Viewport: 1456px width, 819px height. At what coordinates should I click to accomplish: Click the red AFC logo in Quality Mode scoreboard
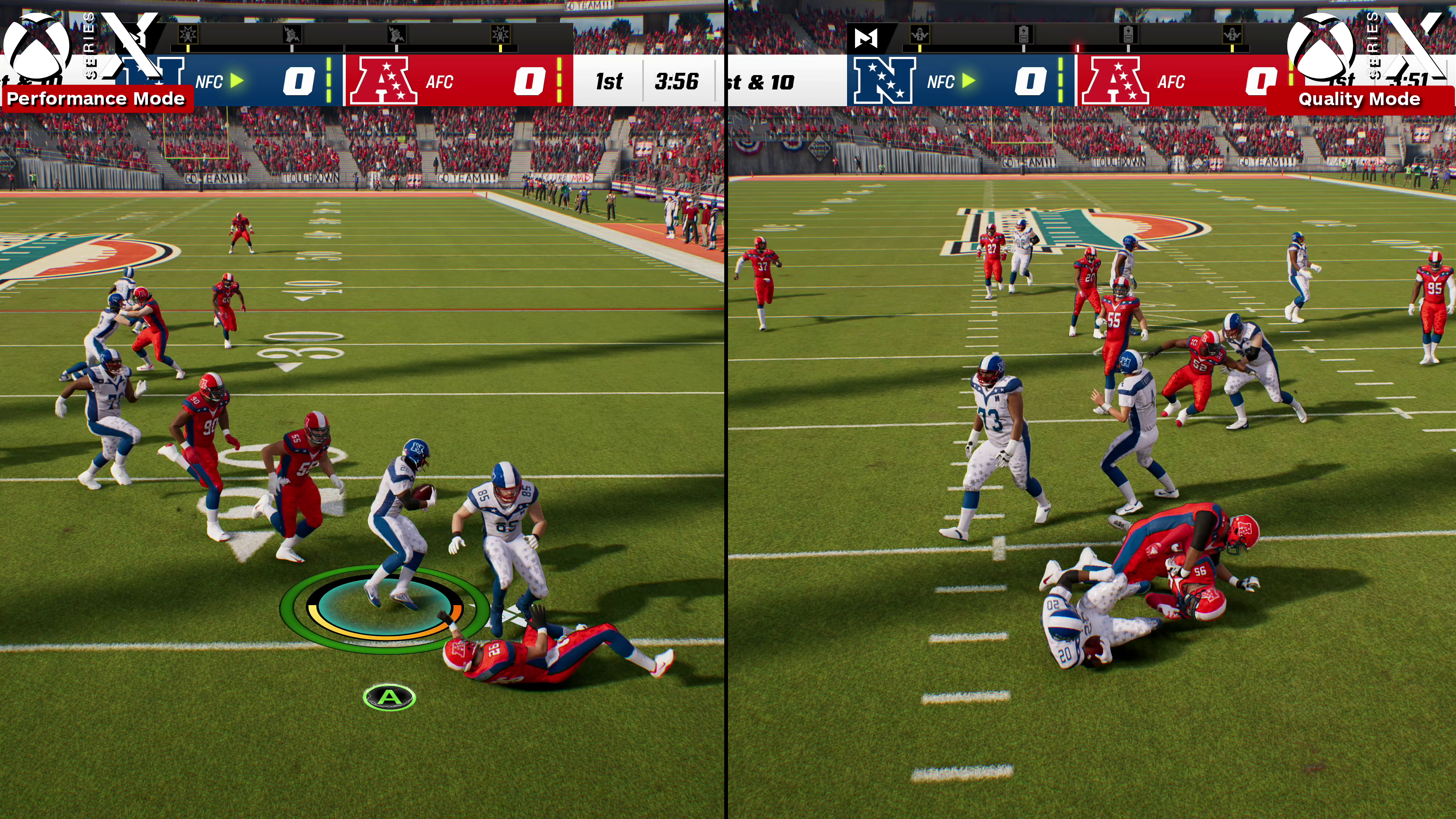point(1115,81)
